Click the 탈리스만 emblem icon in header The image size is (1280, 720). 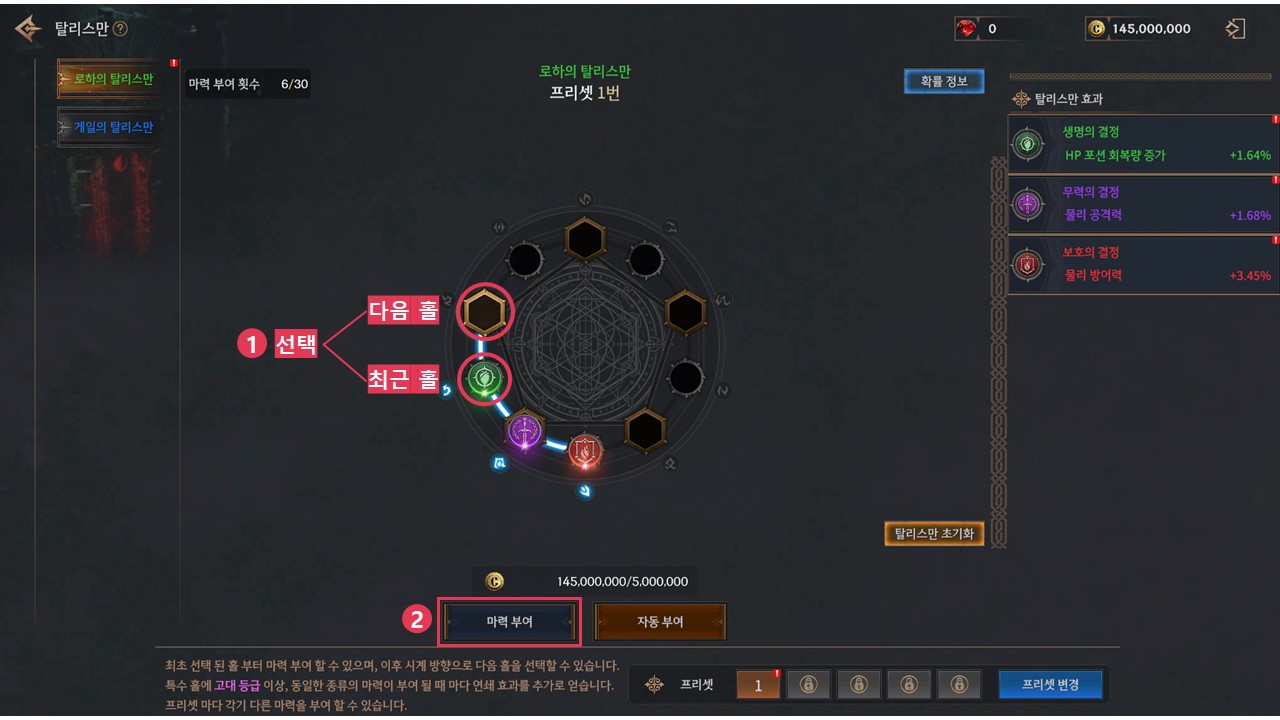[28, 29]
